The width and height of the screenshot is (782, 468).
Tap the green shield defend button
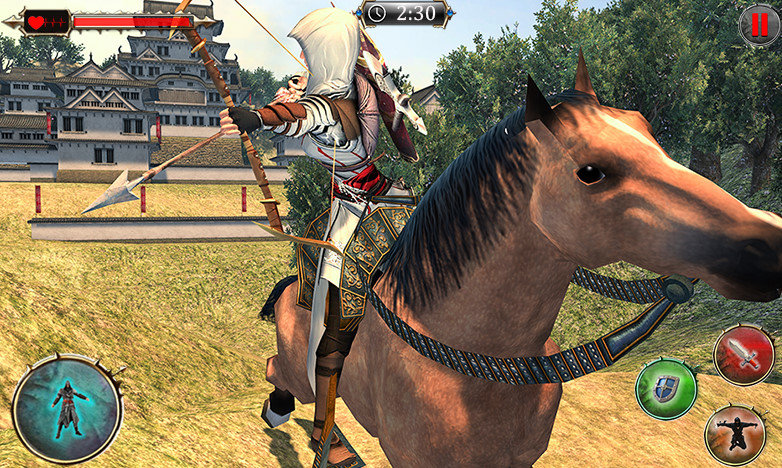tap(665, 387)
